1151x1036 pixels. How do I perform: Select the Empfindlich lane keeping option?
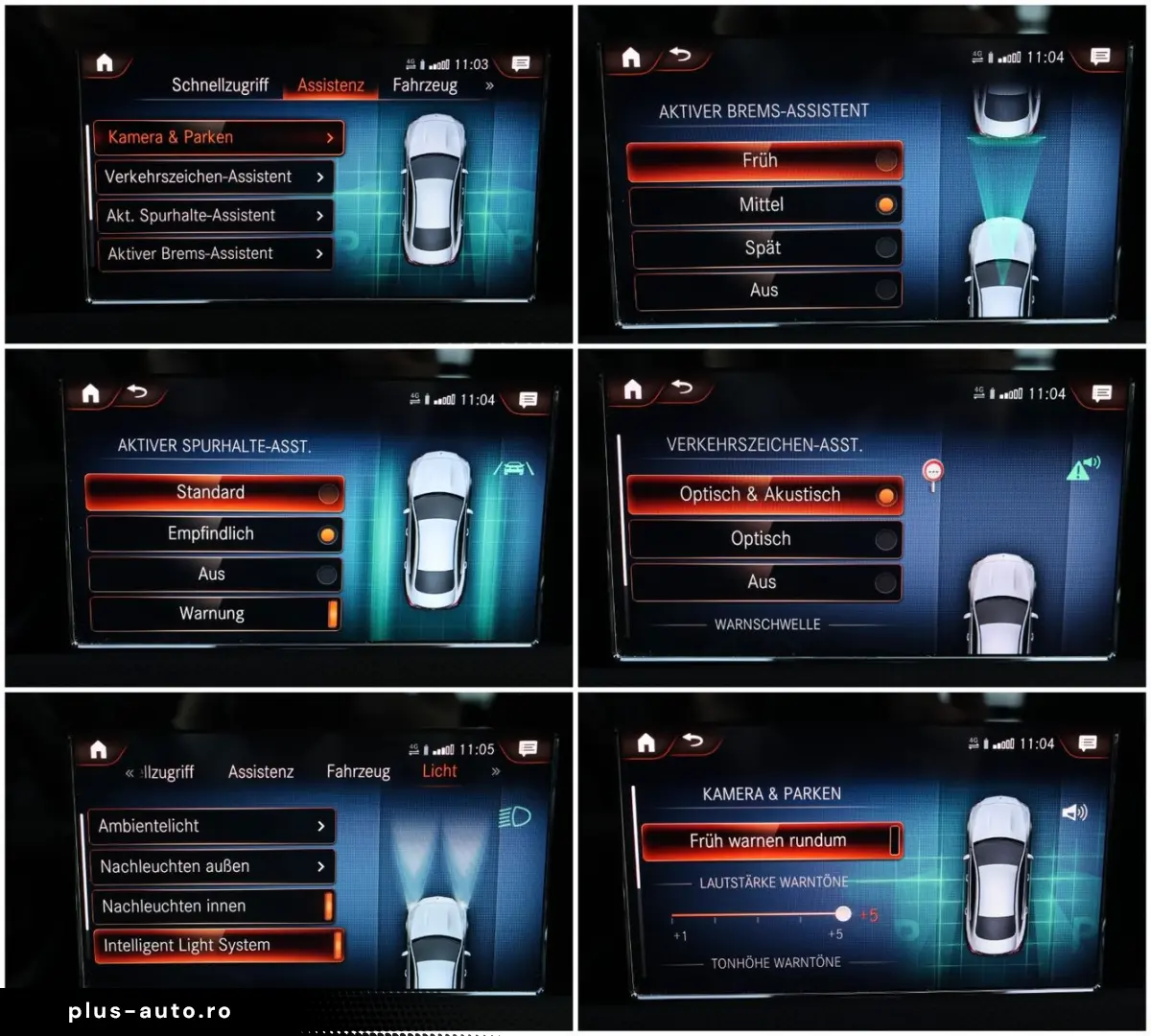(214, 534)
